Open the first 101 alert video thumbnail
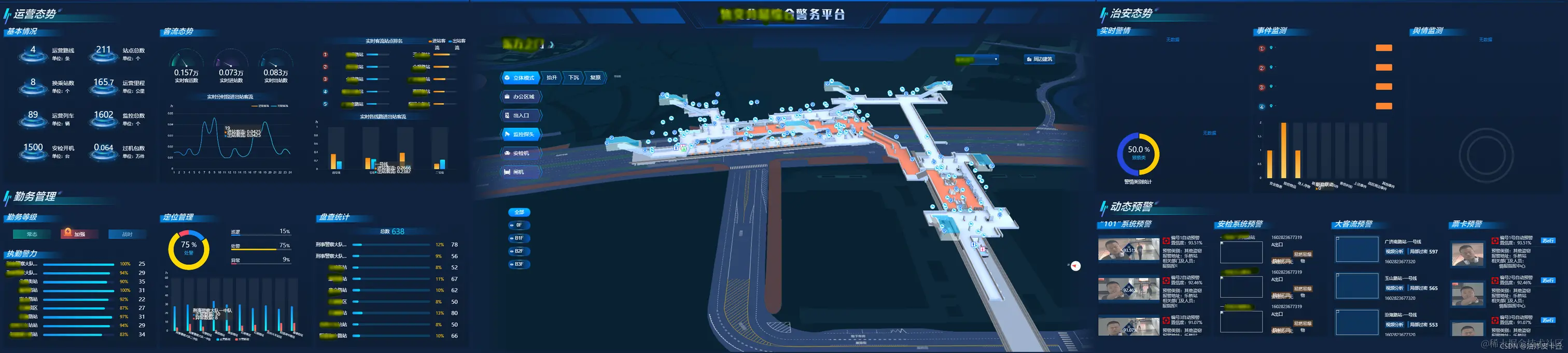 (x=1128, y=250)
